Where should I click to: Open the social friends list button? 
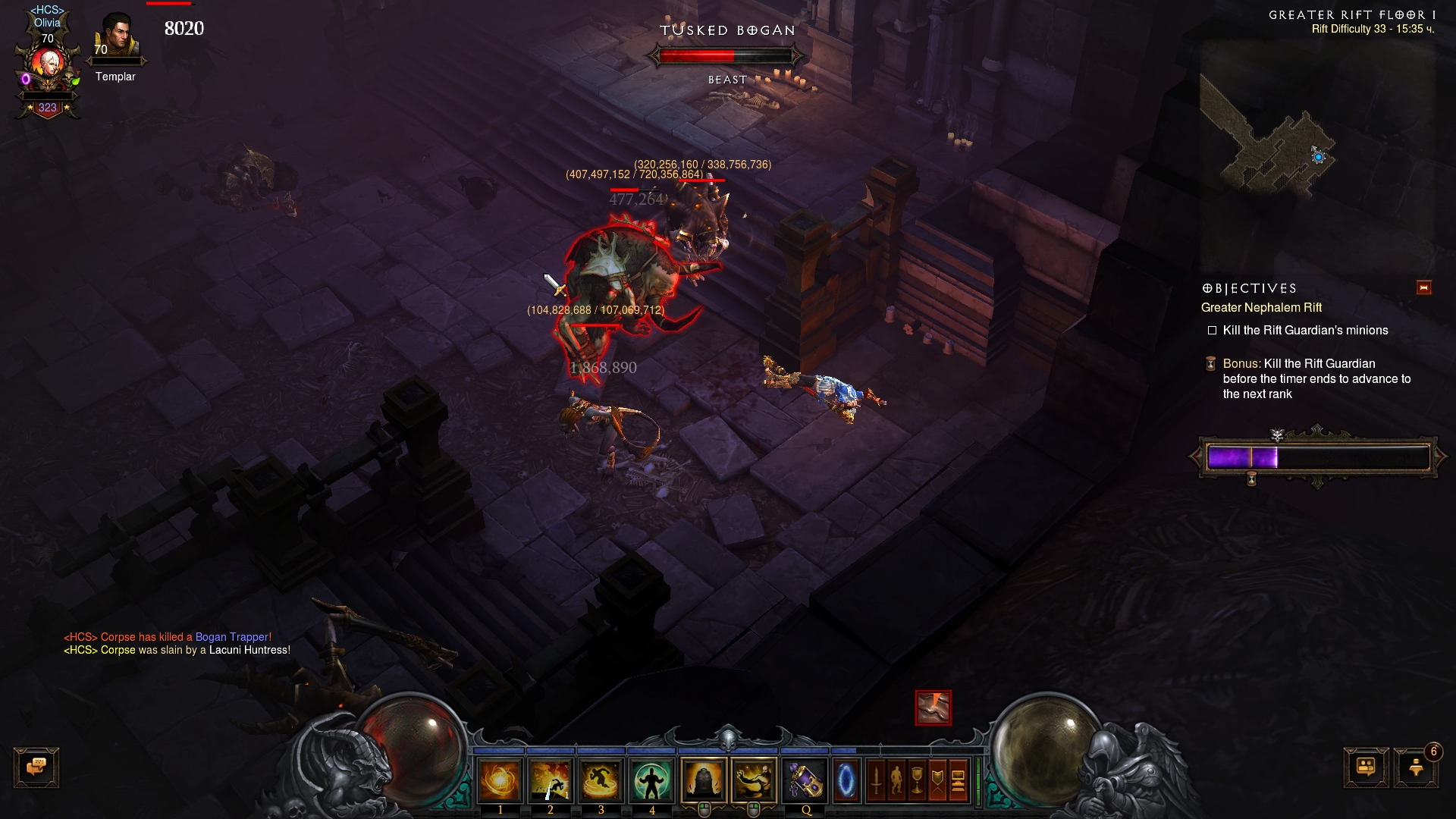click(1366, 767)
